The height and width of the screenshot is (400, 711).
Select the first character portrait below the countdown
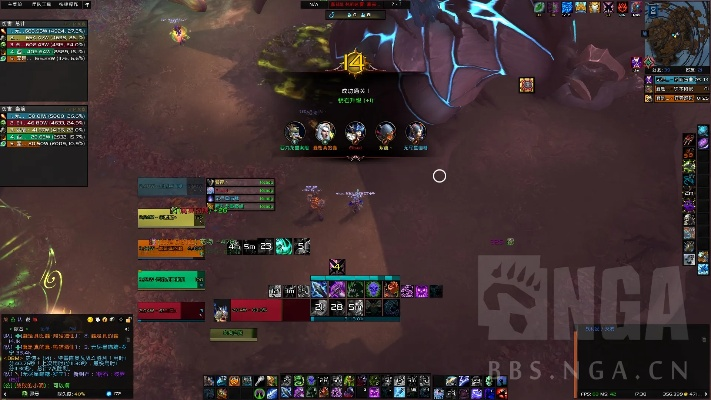[x=294, y=132]
